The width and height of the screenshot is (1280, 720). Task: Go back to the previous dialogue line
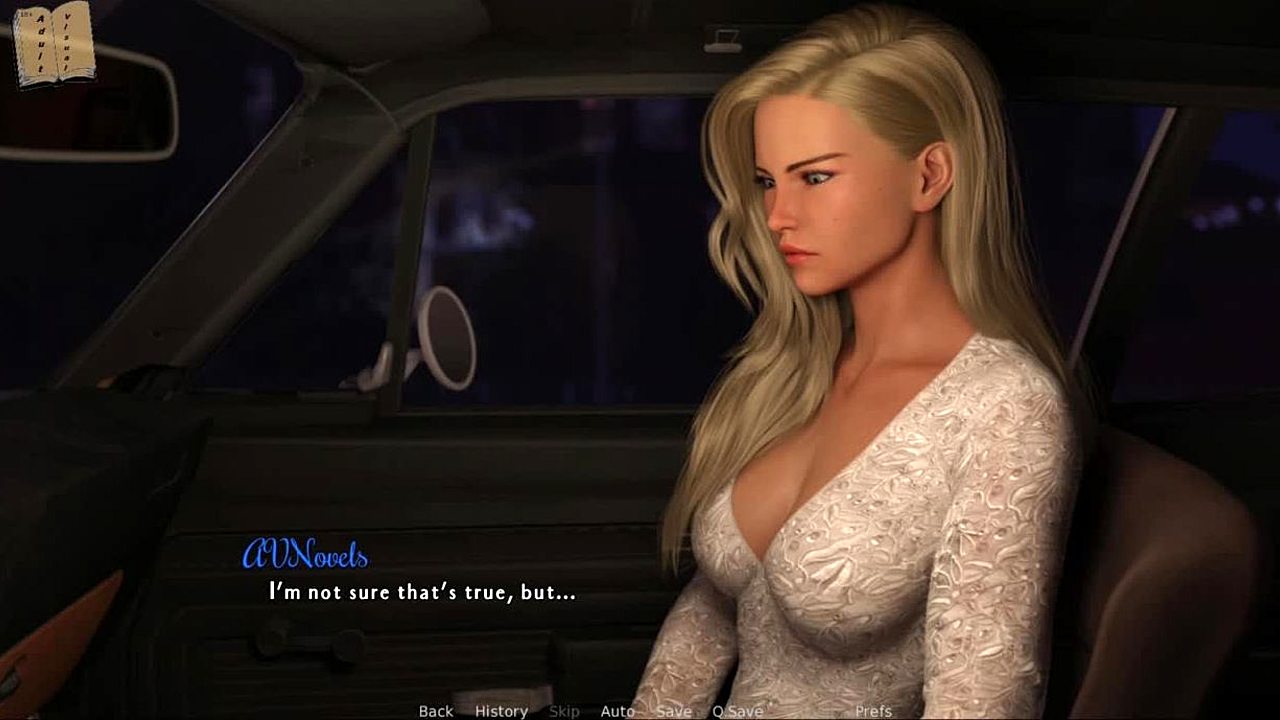(435, 711)
